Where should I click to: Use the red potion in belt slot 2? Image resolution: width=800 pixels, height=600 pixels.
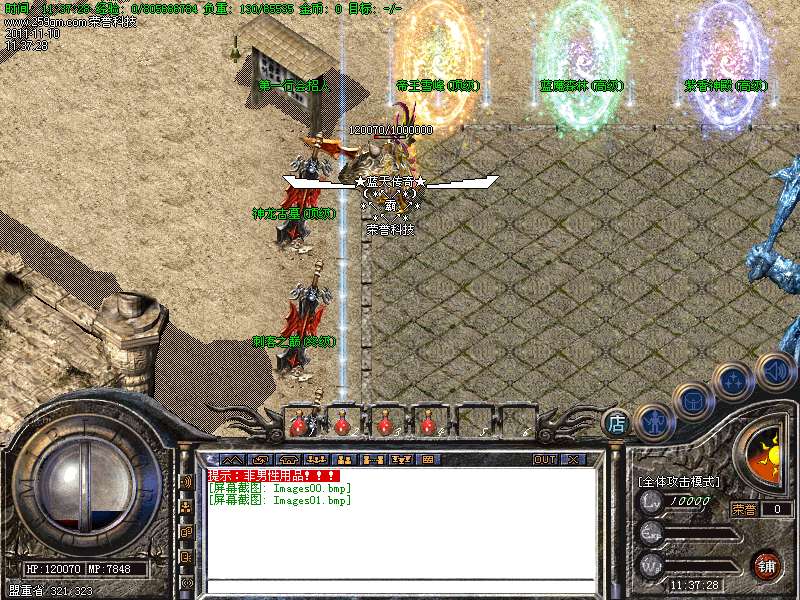(342, 424)
